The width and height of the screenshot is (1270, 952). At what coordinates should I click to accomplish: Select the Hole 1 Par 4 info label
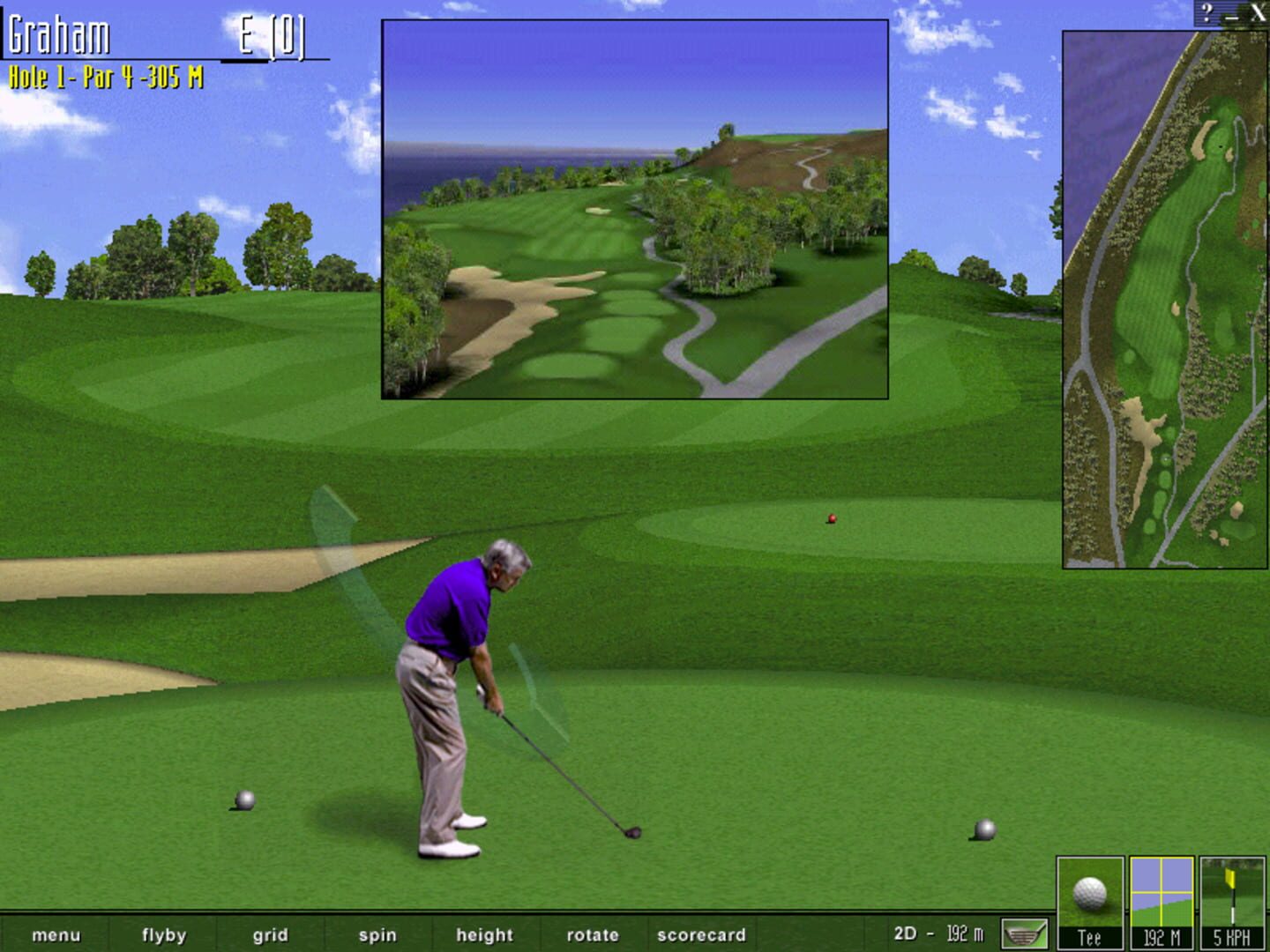[x=106, y=76]
